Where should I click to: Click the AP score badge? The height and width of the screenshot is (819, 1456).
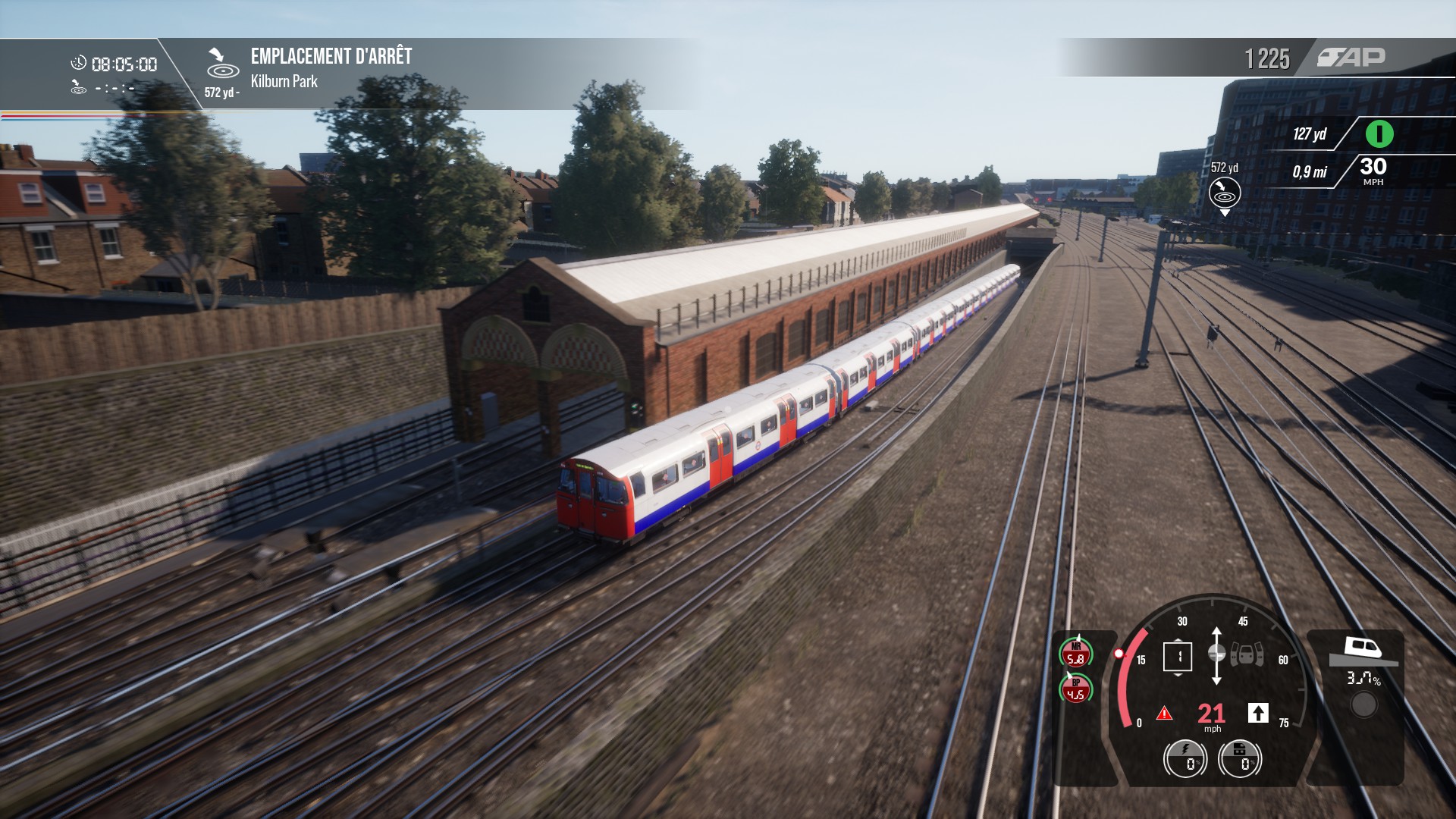pyautogui.click(x=1351, y=58)
